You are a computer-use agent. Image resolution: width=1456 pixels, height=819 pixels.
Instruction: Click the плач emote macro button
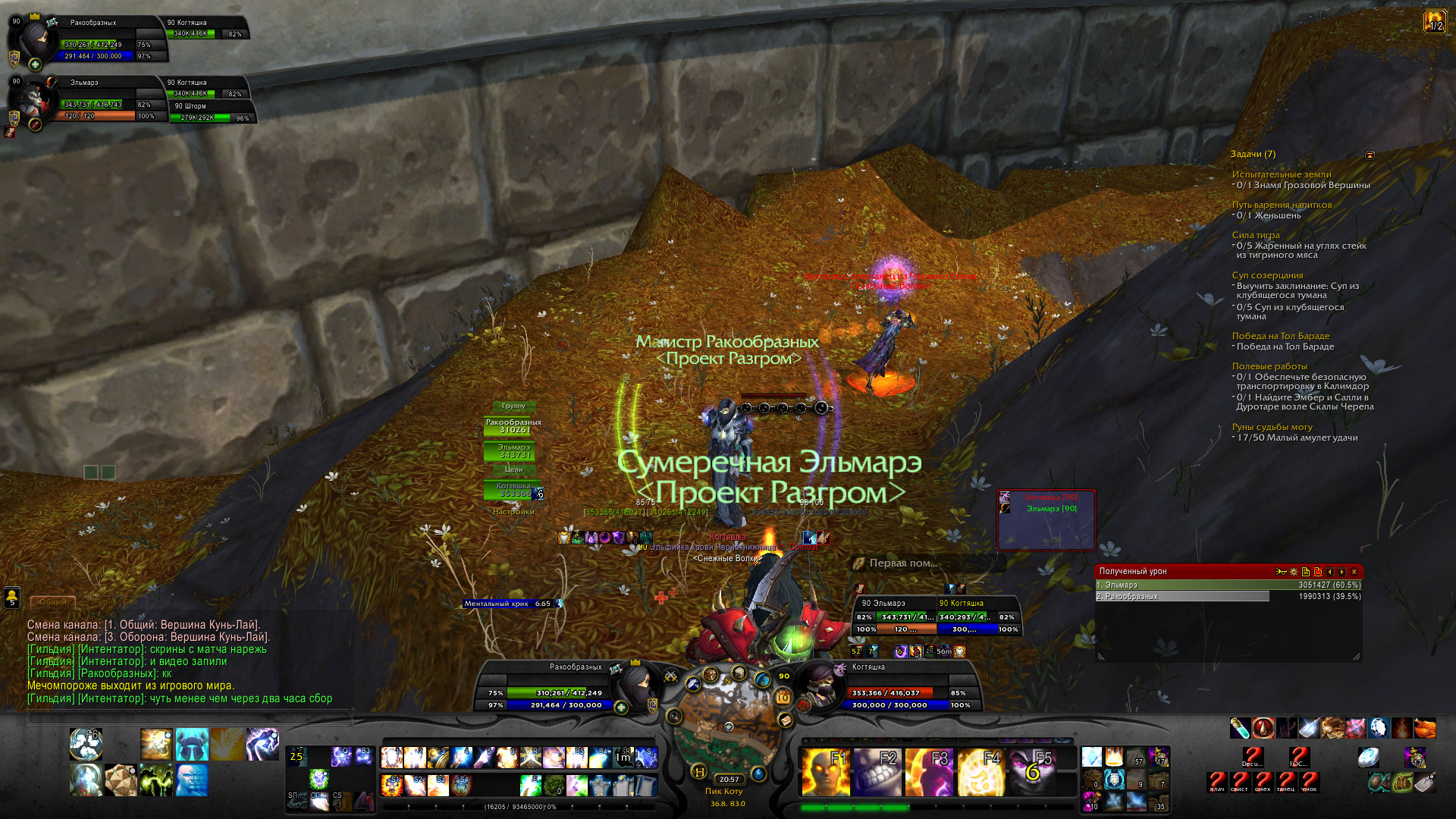tap(1217, 781)
